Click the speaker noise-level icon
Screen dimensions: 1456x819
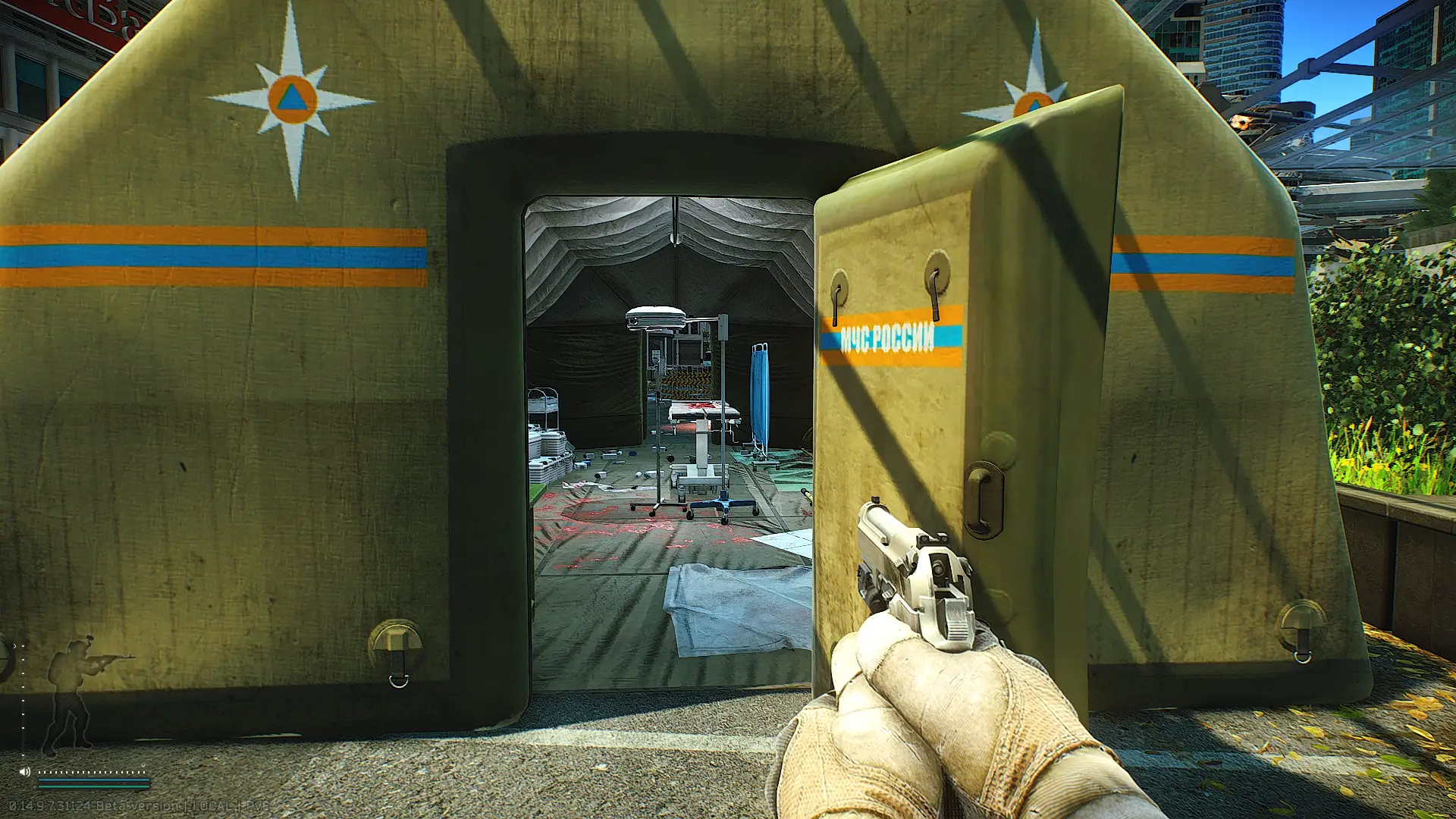click(25, 771)
